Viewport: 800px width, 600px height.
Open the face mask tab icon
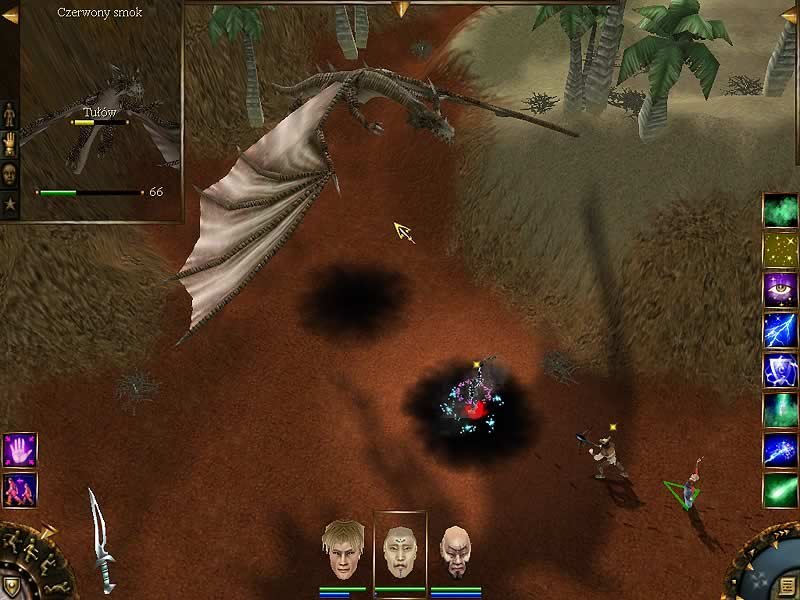[11, 174]
